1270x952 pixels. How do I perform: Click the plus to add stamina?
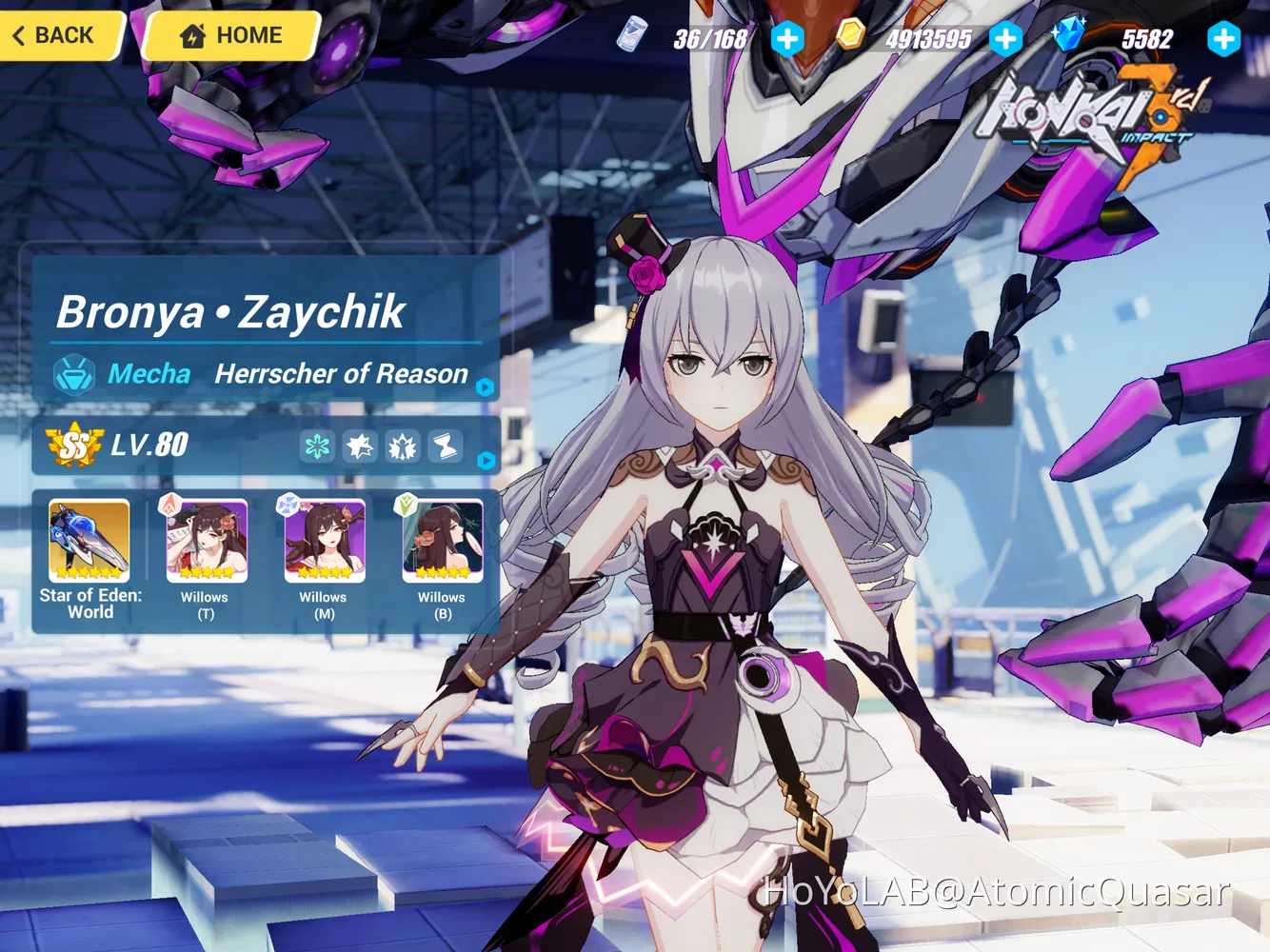pyautogui.click(x=788, y=38)
